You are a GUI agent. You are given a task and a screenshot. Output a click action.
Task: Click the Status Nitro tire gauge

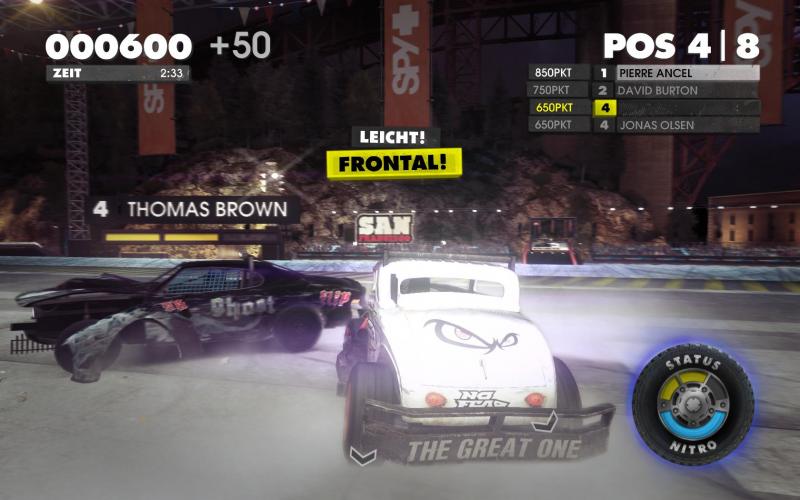click(692, 403)
